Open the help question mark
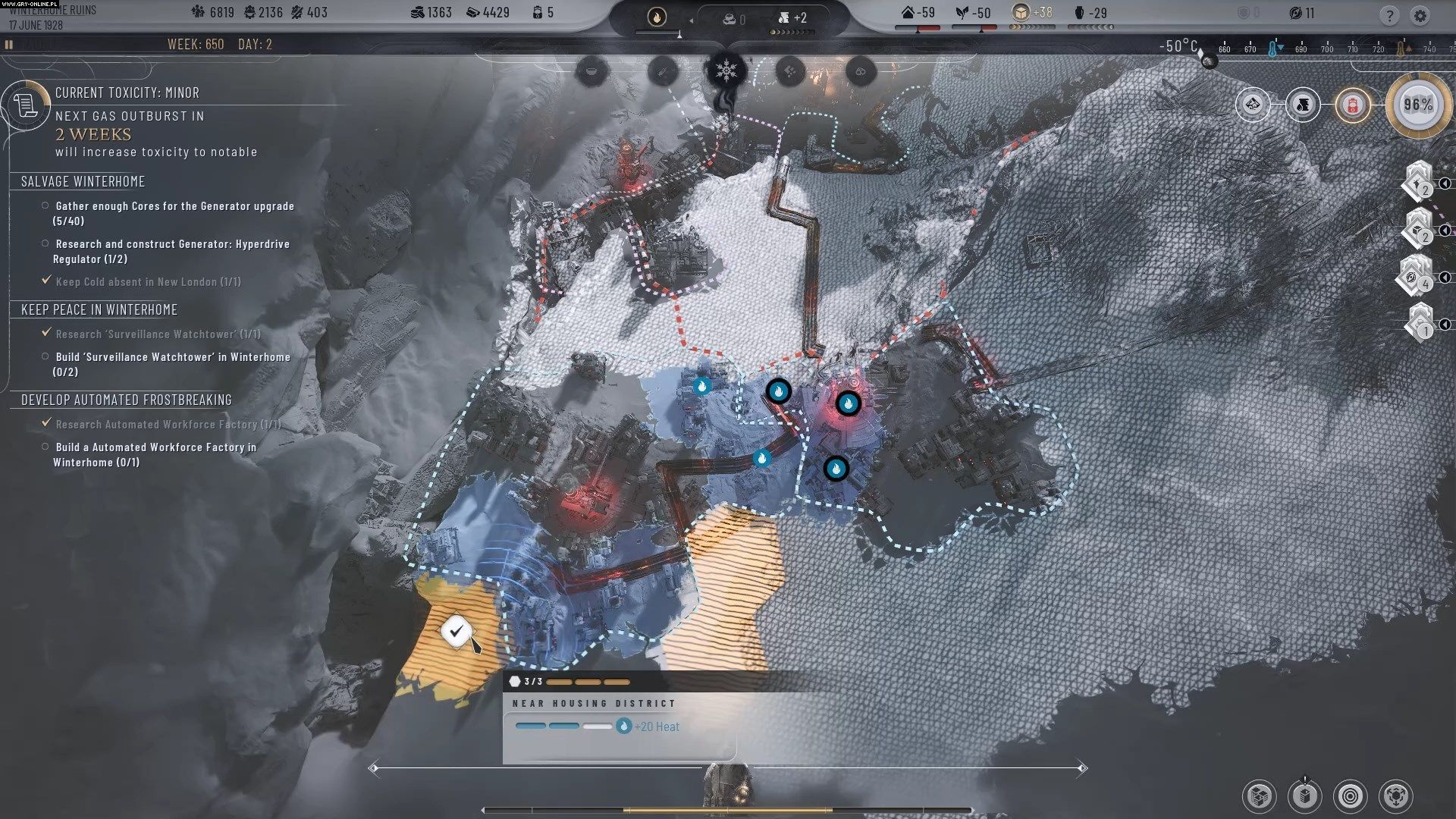1456x819 pixels. pos(1389,15)
